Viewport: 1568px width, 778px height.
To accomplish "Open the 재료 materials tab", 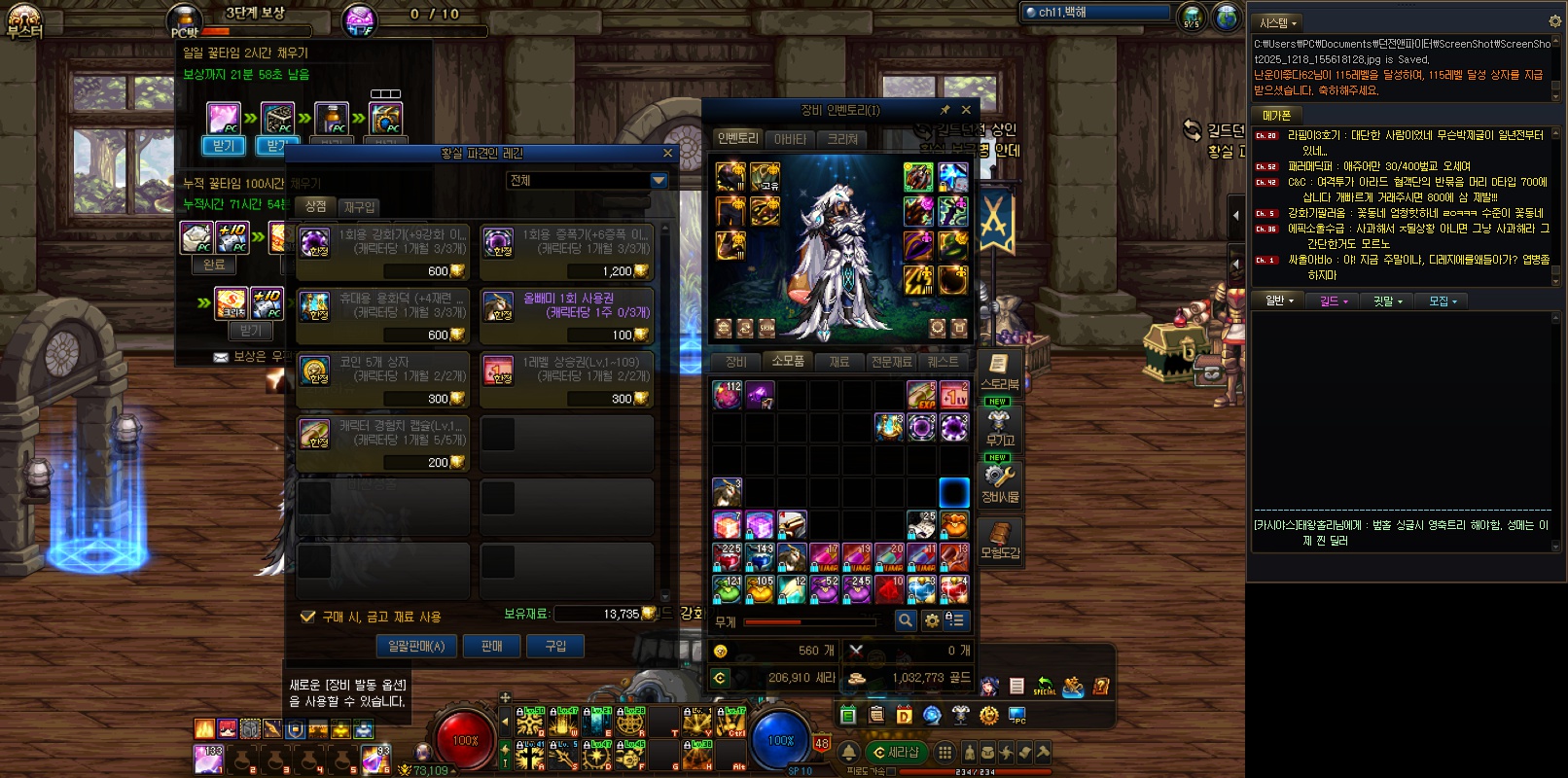I will coord(838,362).
